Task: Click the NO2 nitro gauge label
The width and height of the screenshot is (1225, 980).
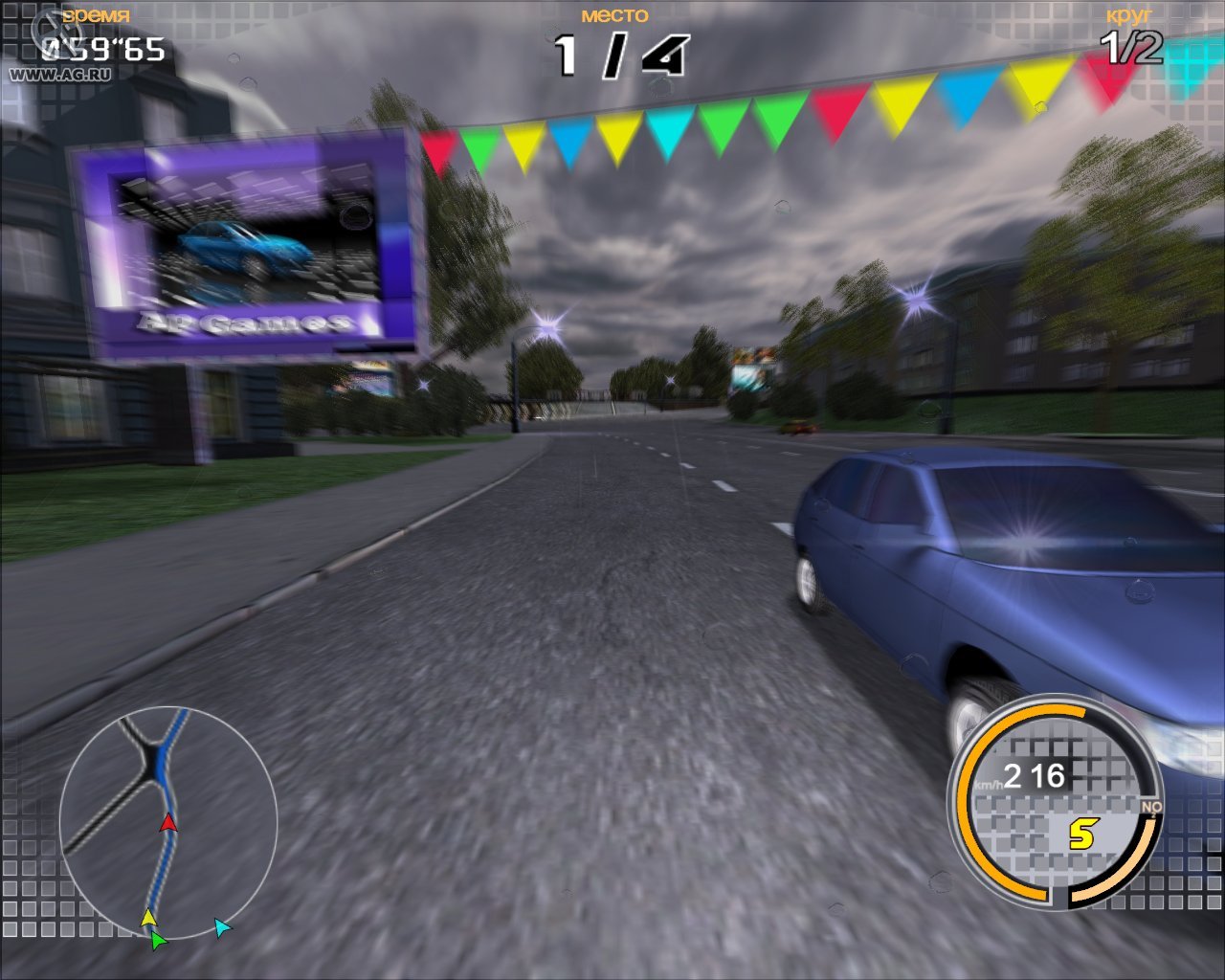Action: pos(1151,806)
